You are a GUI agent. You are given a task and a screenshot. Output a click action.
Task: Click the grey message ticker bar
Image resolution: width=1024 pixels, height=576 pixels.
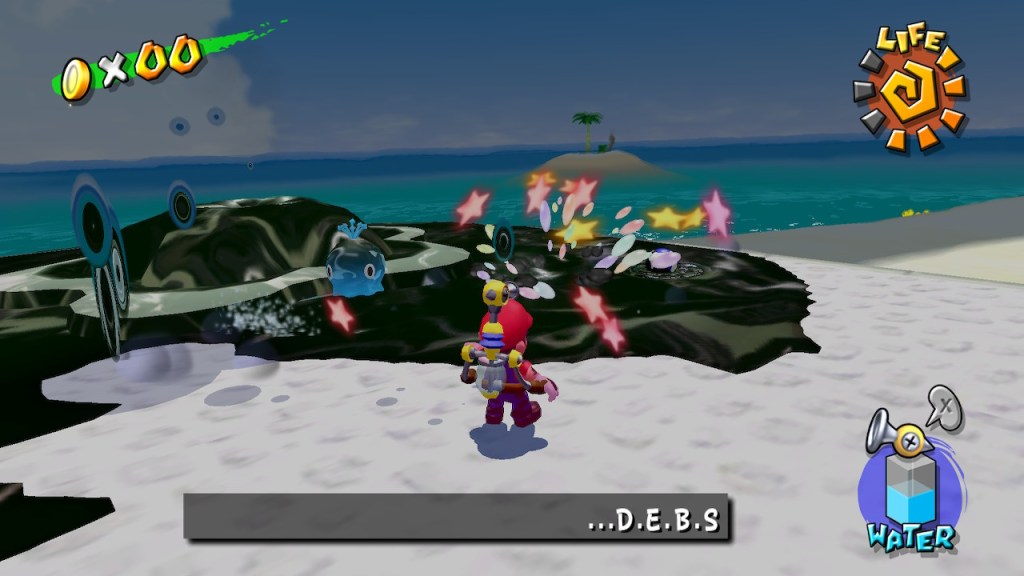(x=456, y=518)
